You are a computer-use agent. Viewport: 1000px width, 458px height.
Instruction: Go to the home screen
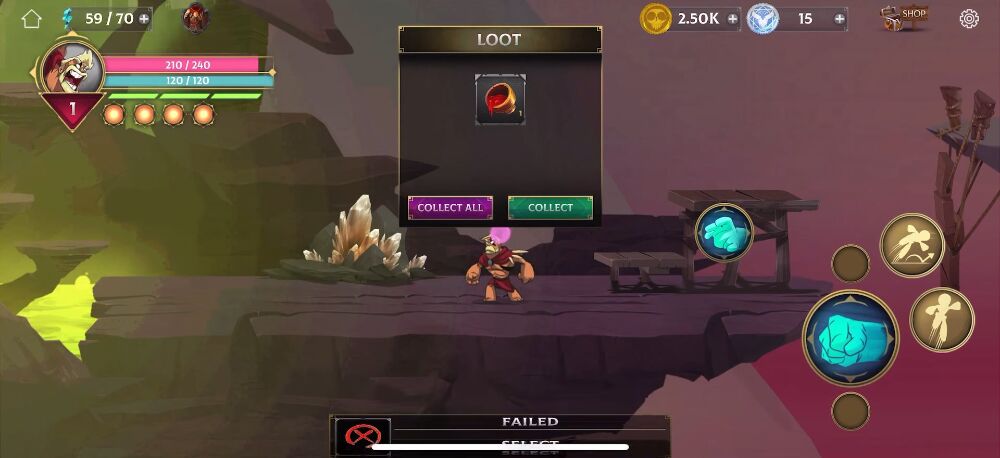pos(31,18)
